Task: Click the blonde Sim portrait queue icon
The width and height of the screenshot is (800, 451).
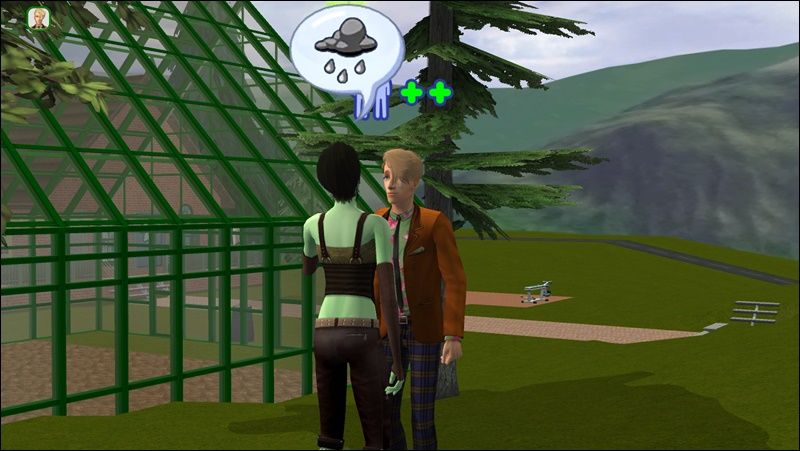Action: pyautogui.click(x=38, y=19)
